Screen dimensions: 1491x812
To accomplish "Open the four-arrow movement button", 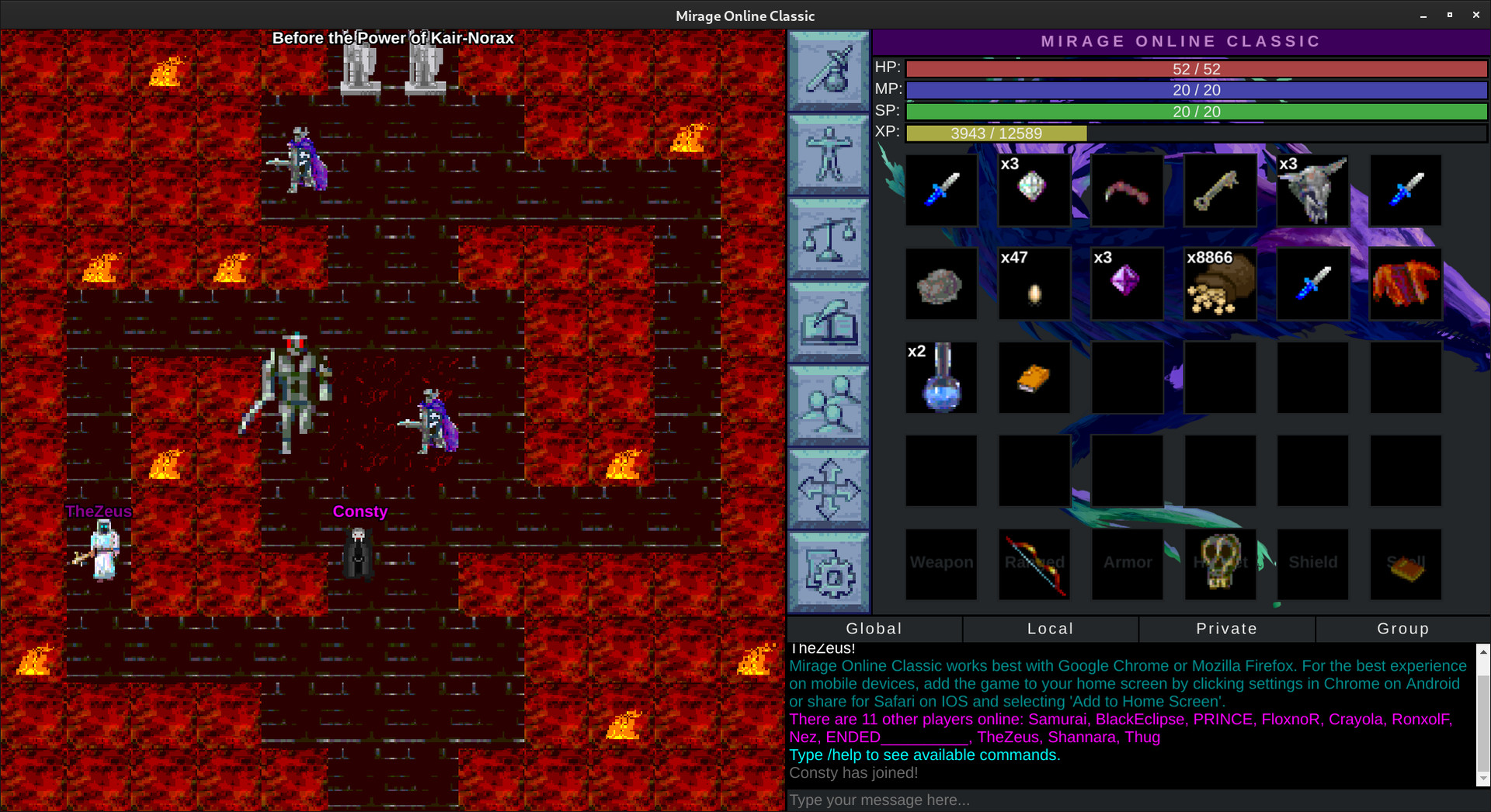I will tap(829, 488).
